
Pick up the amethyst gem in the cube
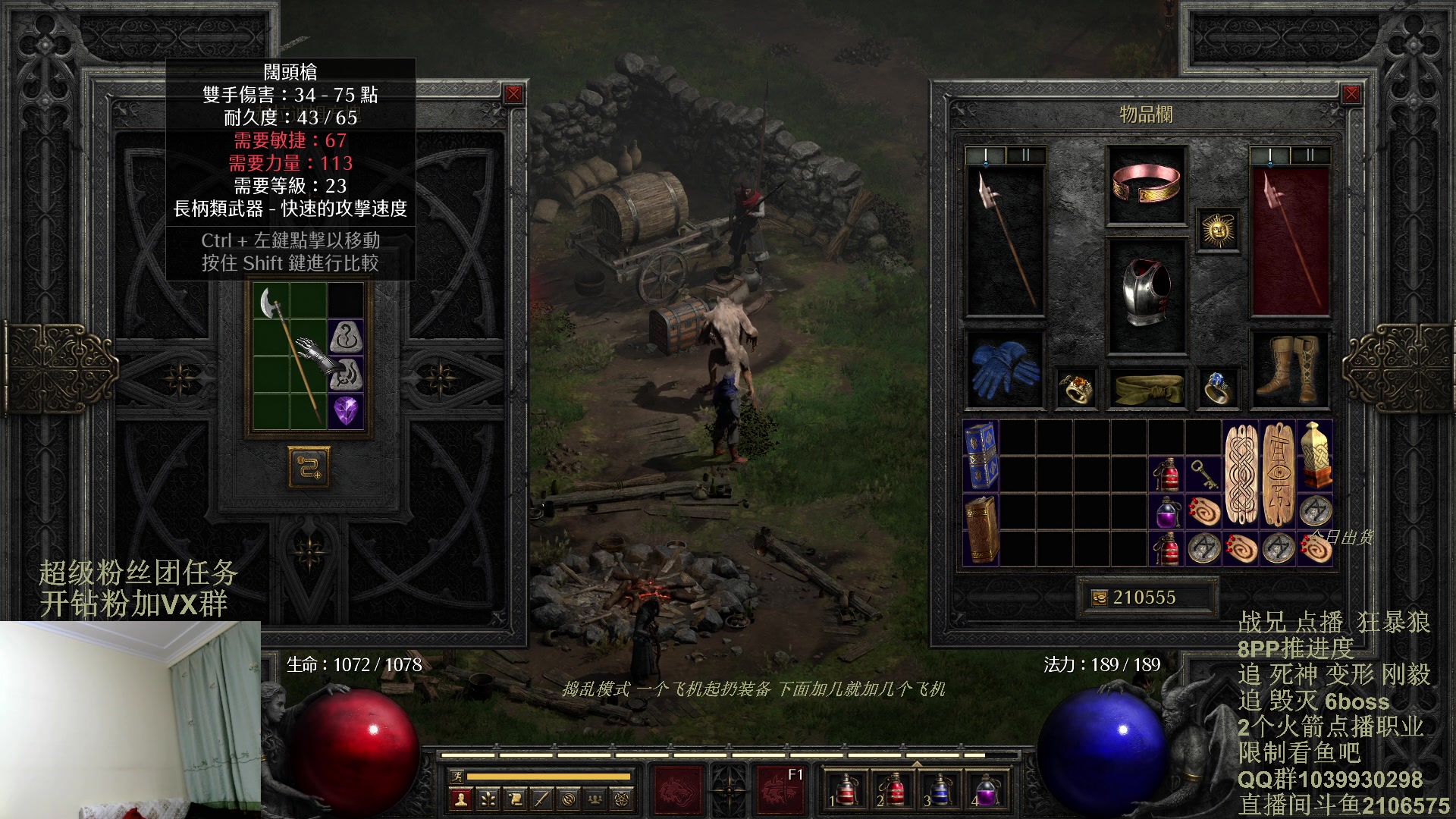tap(347, 411)
